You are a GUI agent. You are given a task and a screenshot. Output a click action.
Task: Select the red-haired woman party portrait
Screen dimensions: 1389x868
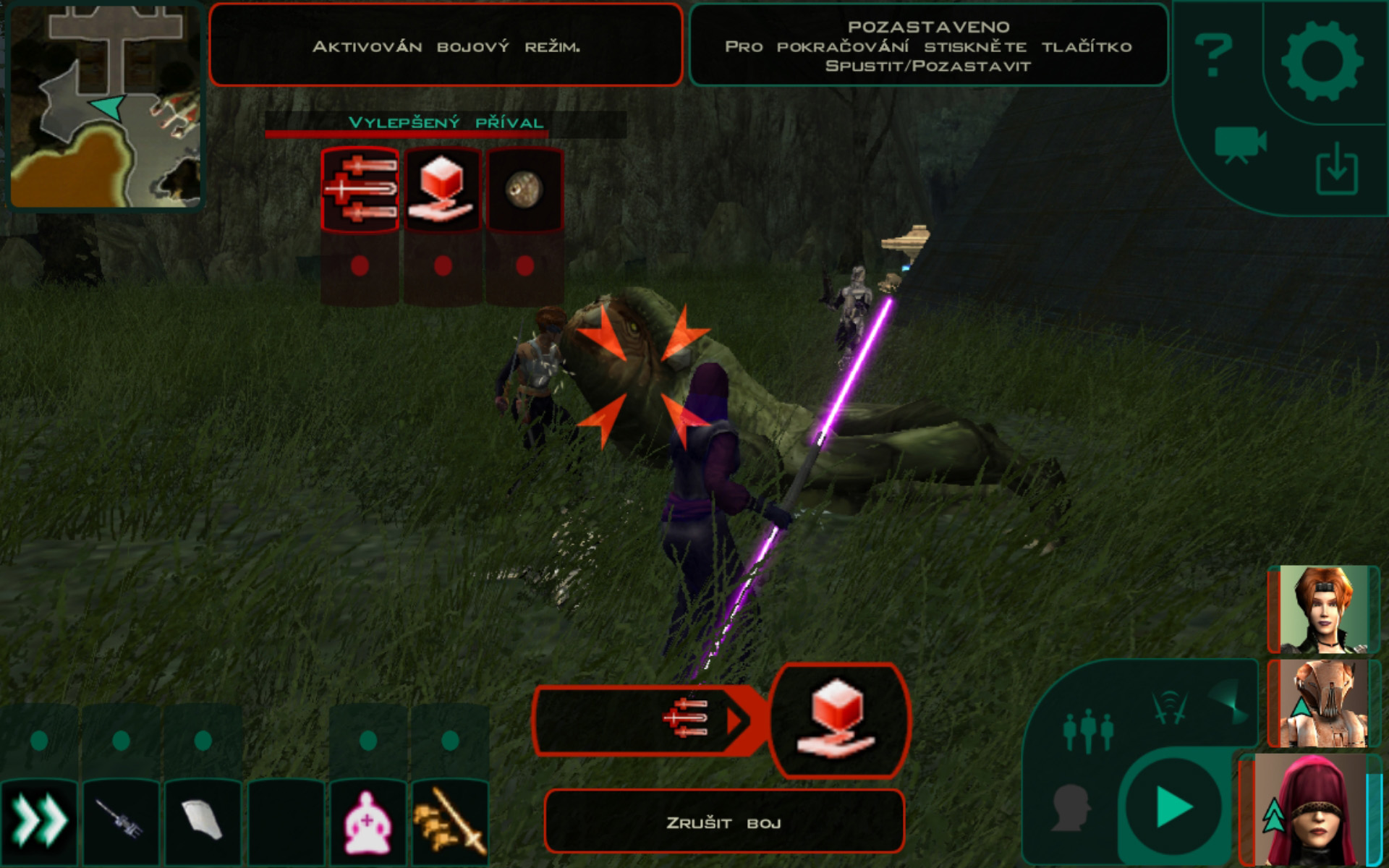(1323, 610)
